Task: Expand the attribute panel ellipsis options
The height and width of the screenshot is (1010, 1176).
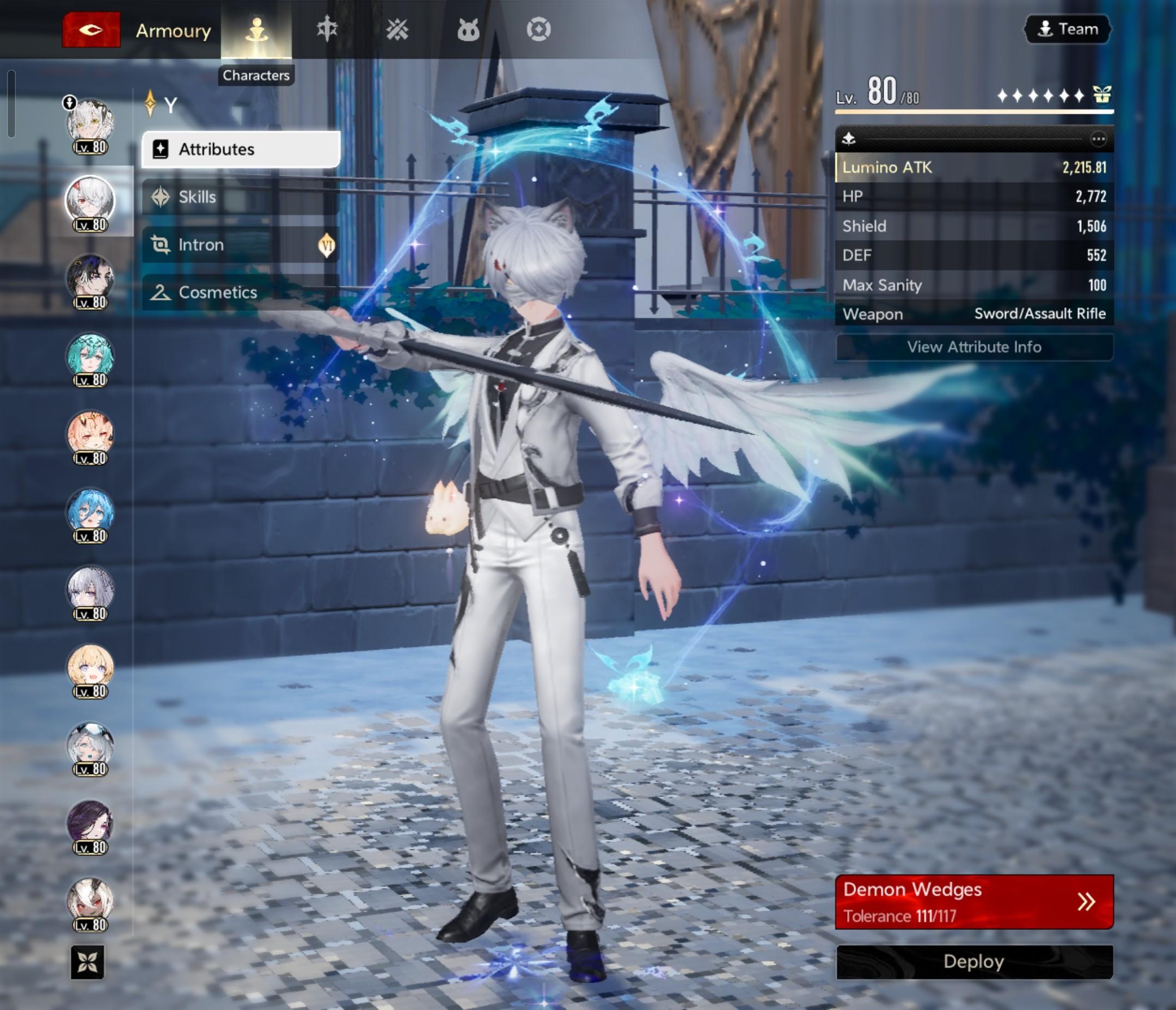Action: click(x=1098, y=139)
